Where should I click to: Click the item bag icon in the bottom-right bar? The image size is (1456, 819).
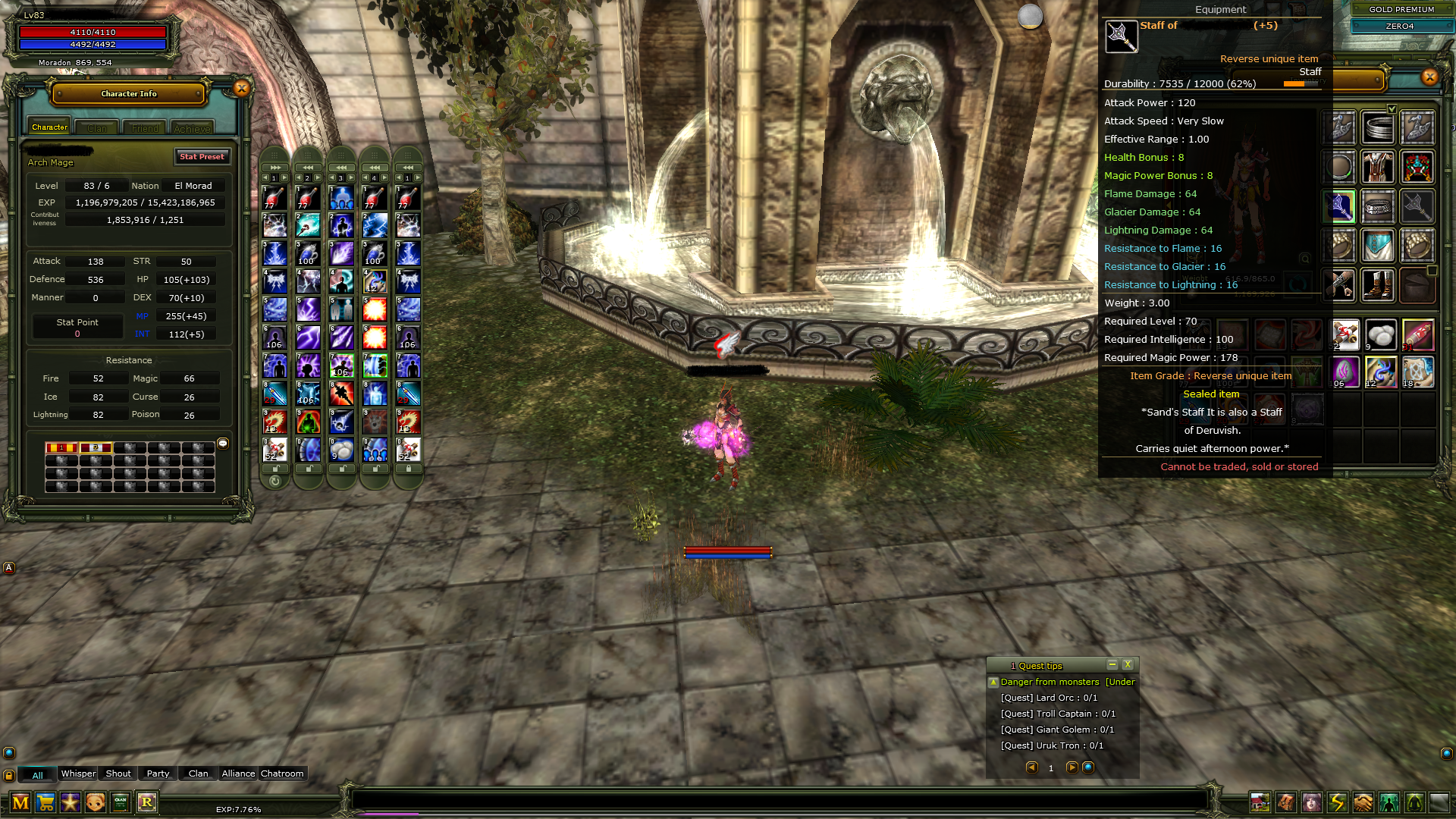point(1287,803)
